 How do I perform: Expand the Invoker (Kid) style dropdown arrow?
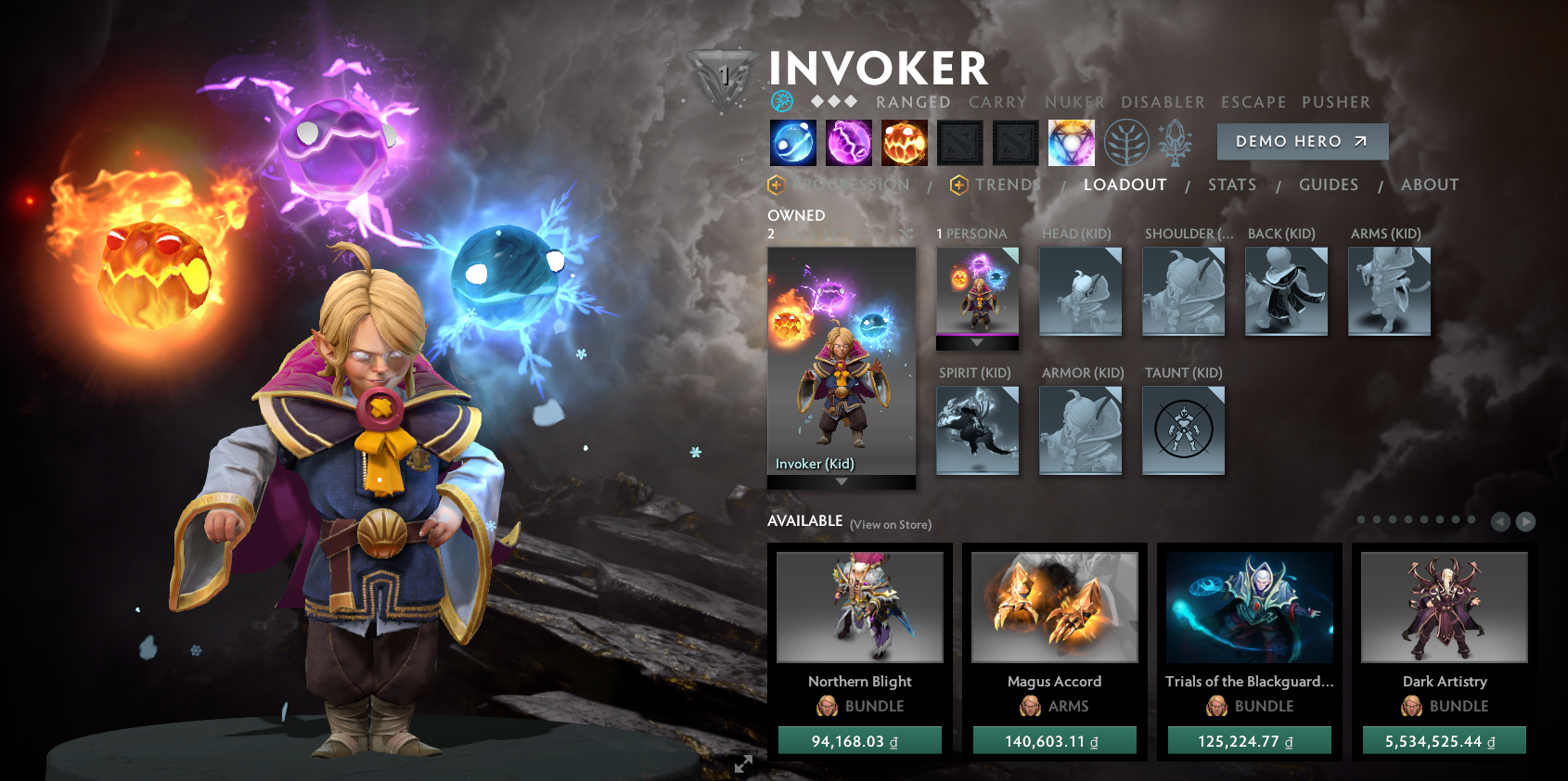(842, 481)
